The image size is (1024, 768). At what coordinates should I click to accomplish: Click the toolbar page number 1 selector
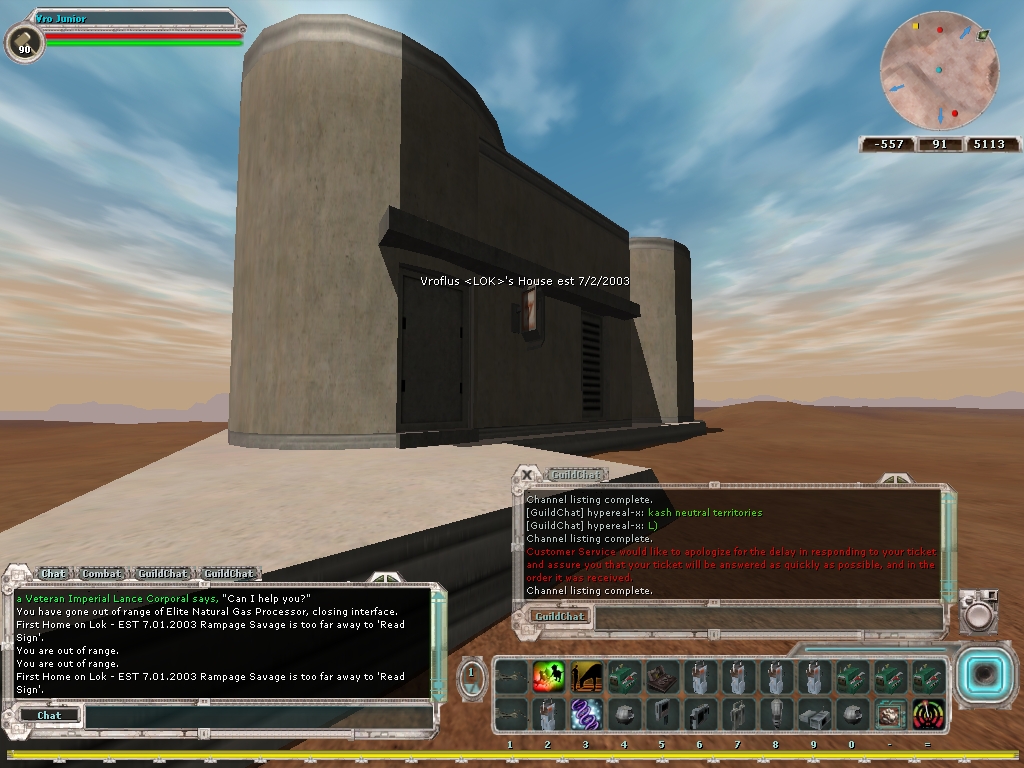[473, 676]
